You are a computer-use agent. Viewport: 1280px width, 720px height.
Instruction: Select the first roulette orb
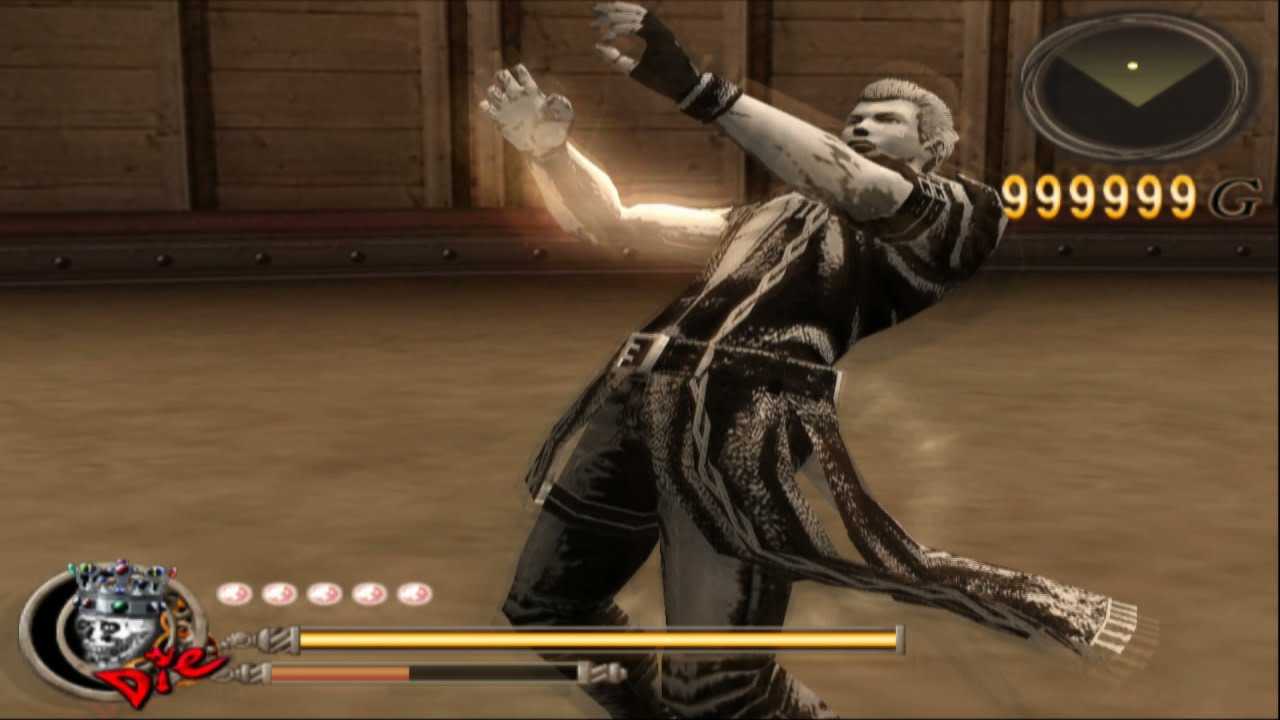coord(237,593)
